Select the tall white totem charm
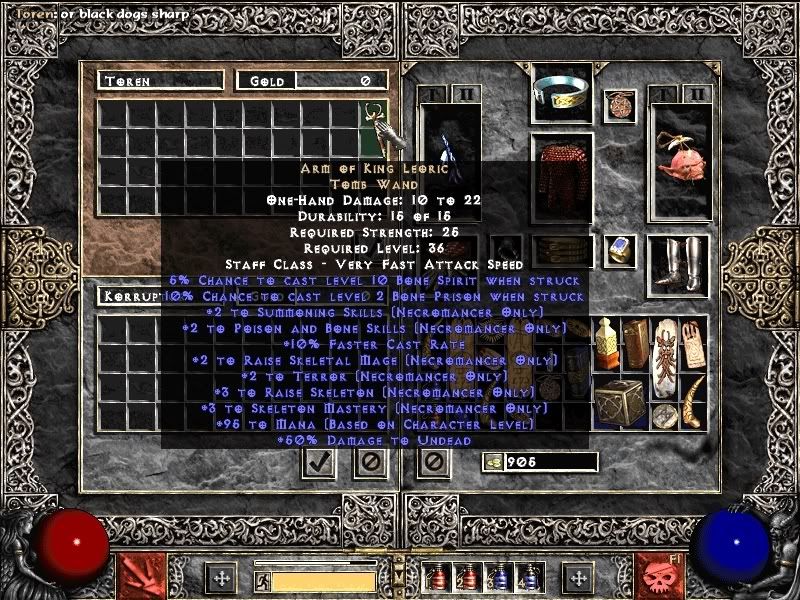 point(663,356)
